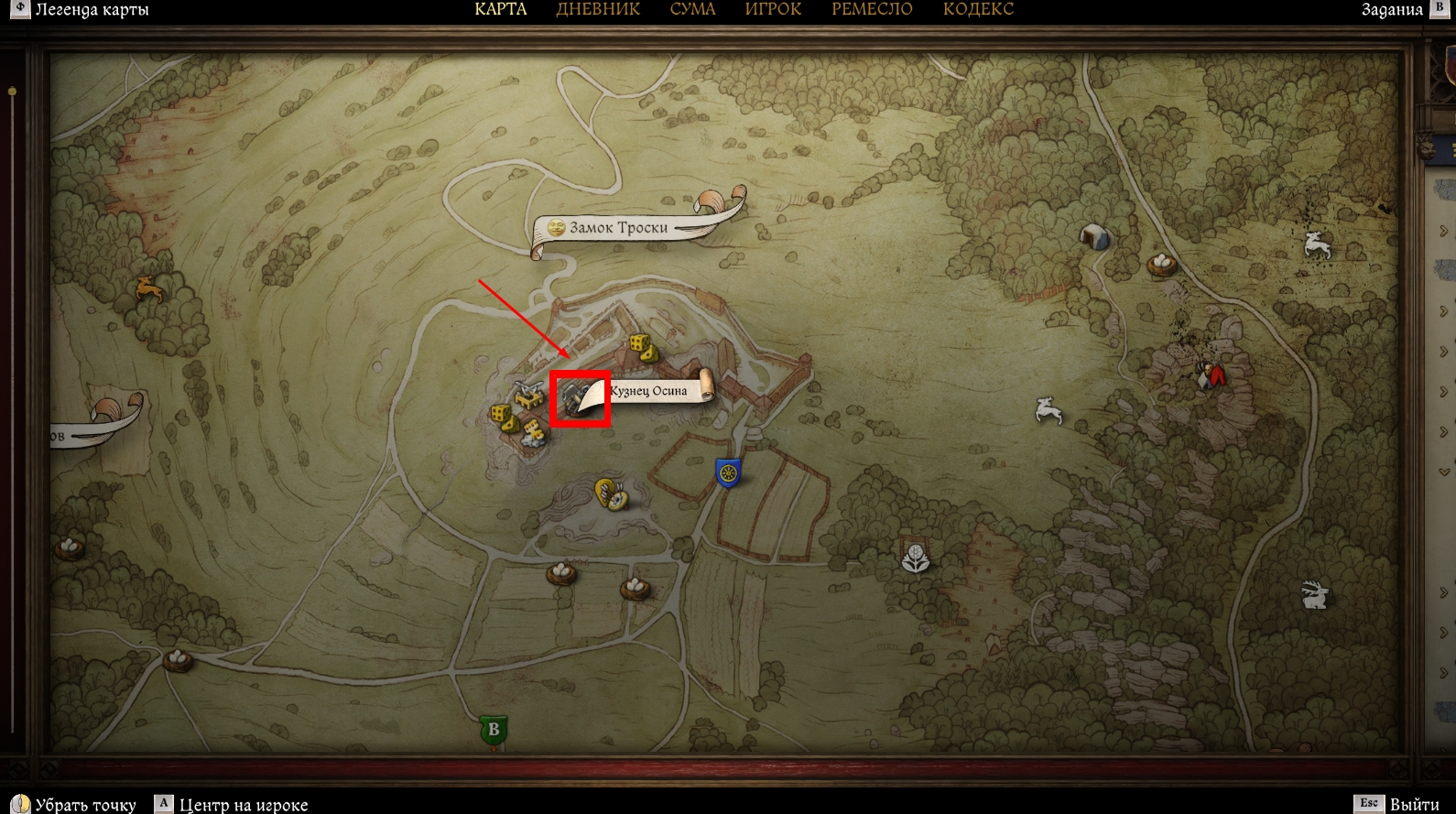
Task: Select the orange deer map marker
Action: [149, 289]
